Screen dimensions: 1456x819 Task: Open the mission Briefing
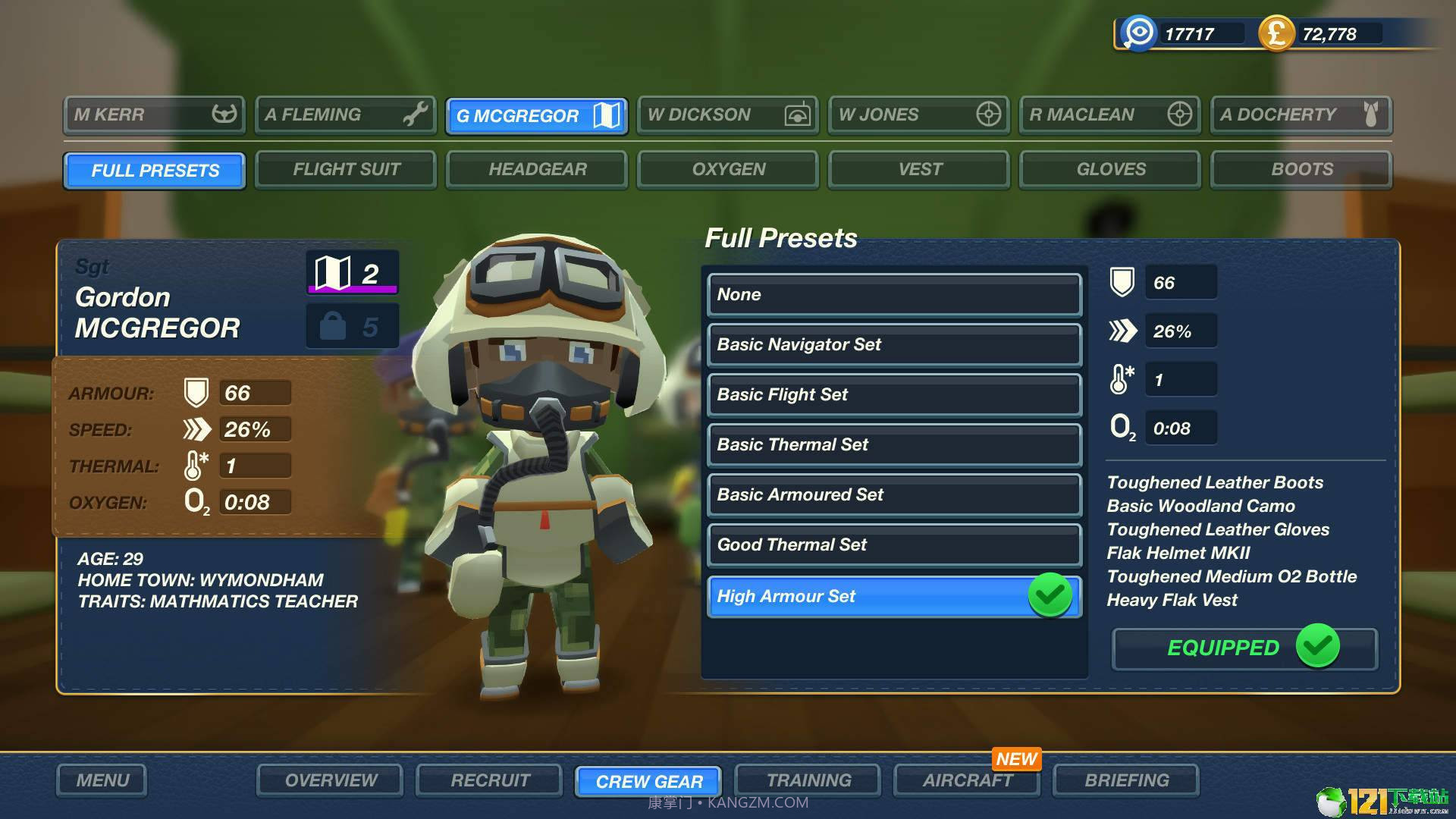click(x=1126, y=780)
